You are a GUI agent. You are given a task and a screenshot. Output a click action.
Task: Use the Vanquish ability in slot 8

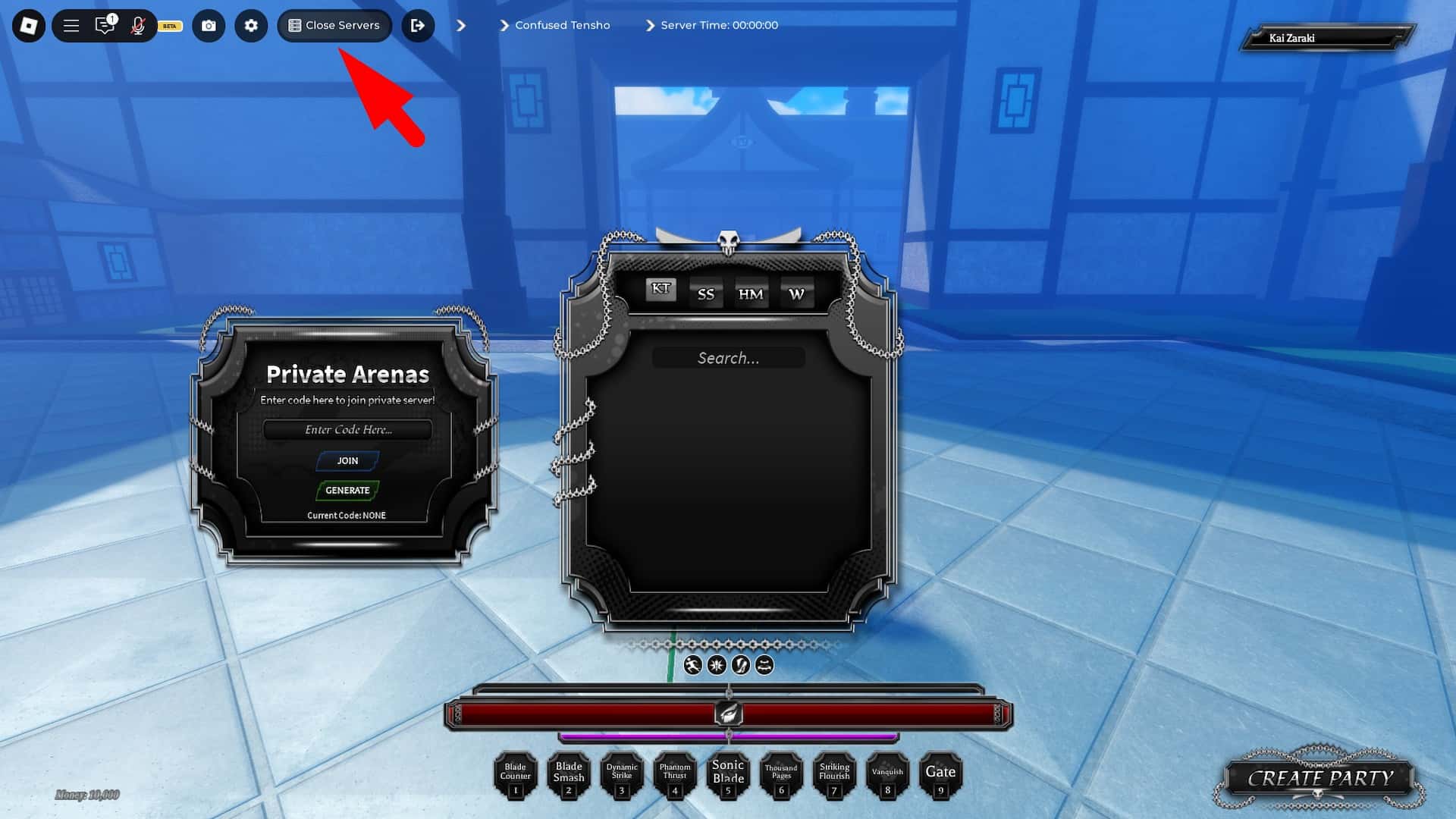pos(888,775)
